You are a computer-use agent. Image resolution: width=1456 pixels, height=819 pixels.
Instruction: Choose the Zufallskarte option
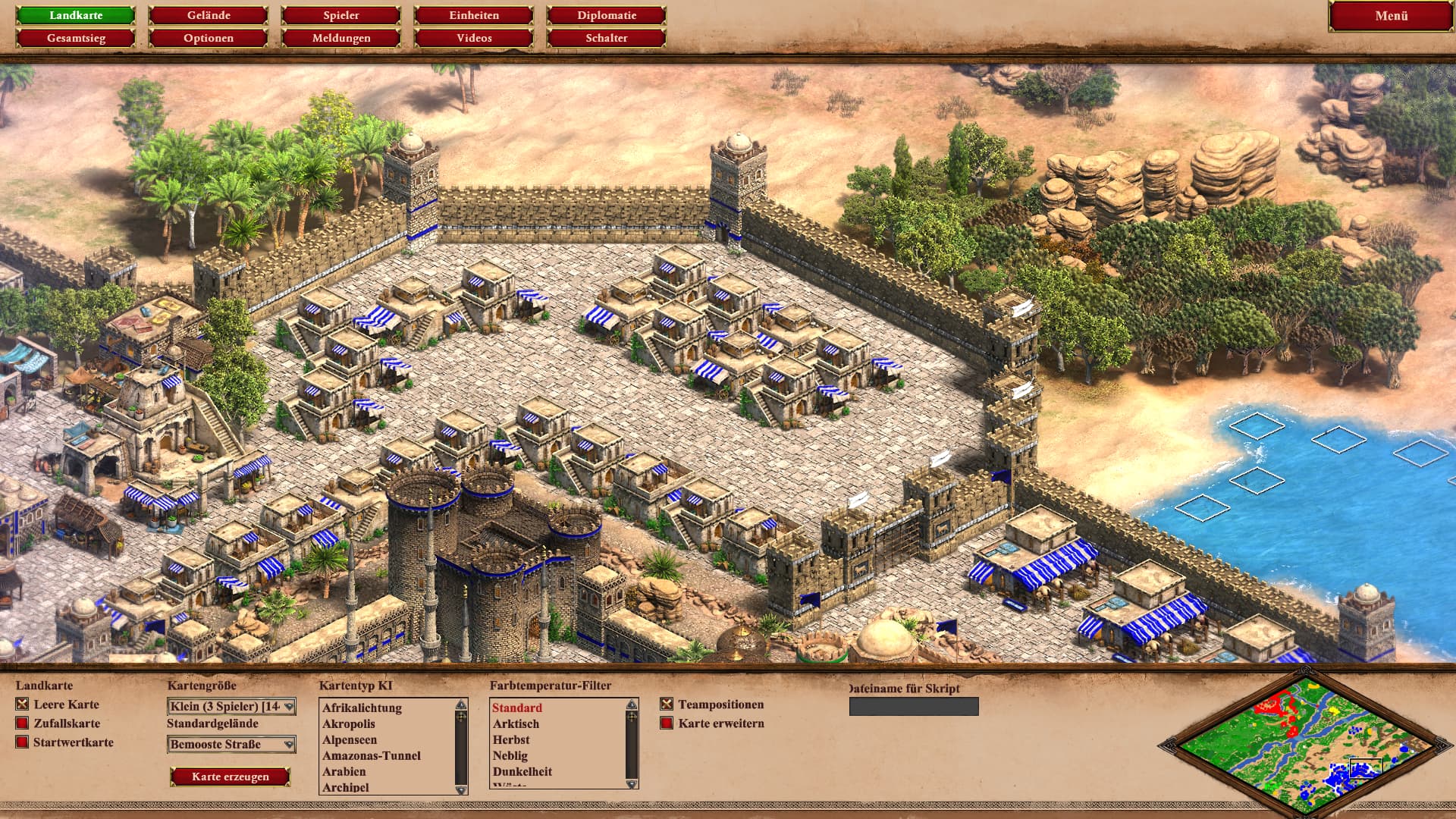22,723
